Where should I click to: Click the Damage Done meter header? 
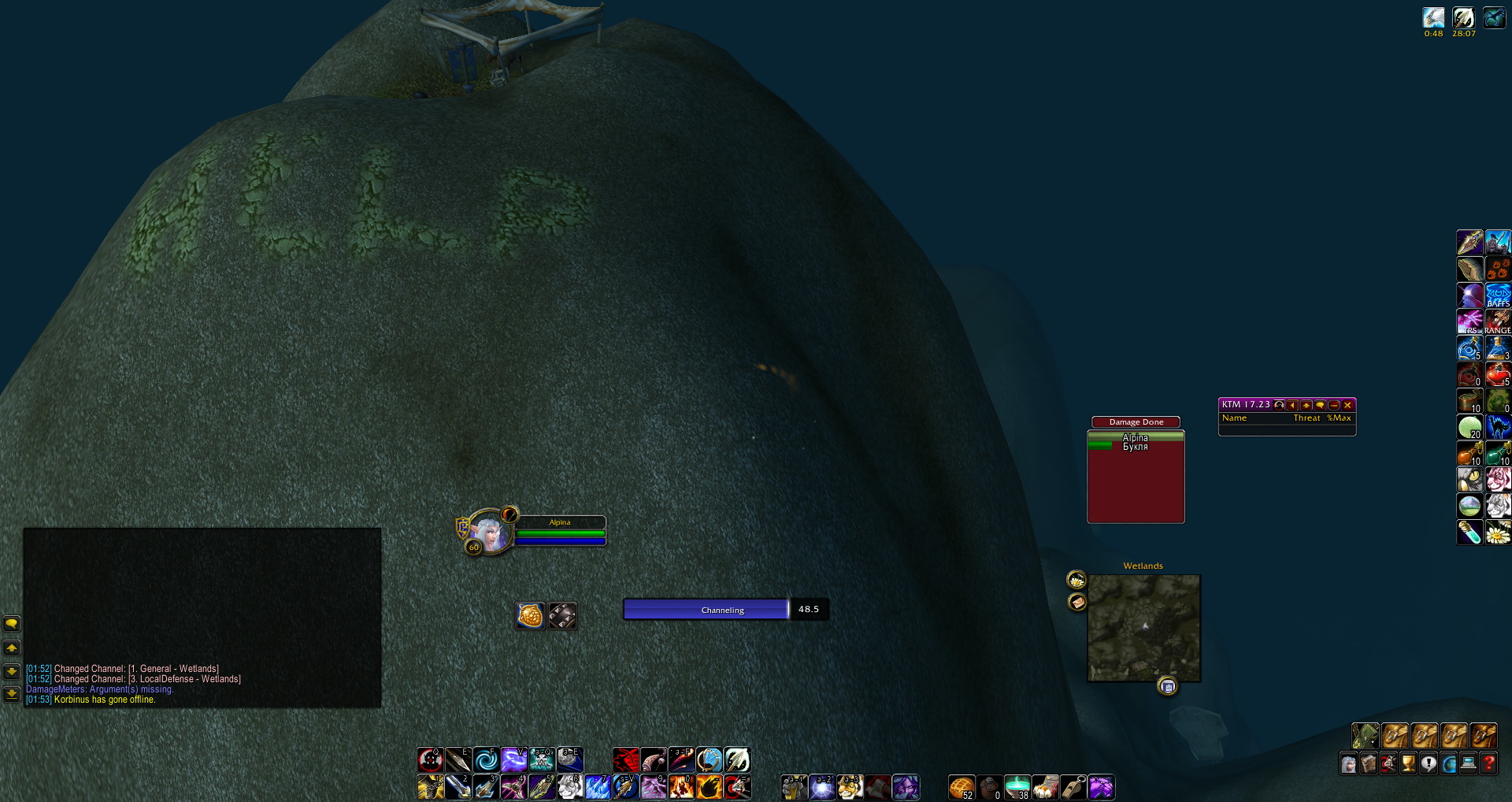pyautogui.click(x=1136, y=422)
